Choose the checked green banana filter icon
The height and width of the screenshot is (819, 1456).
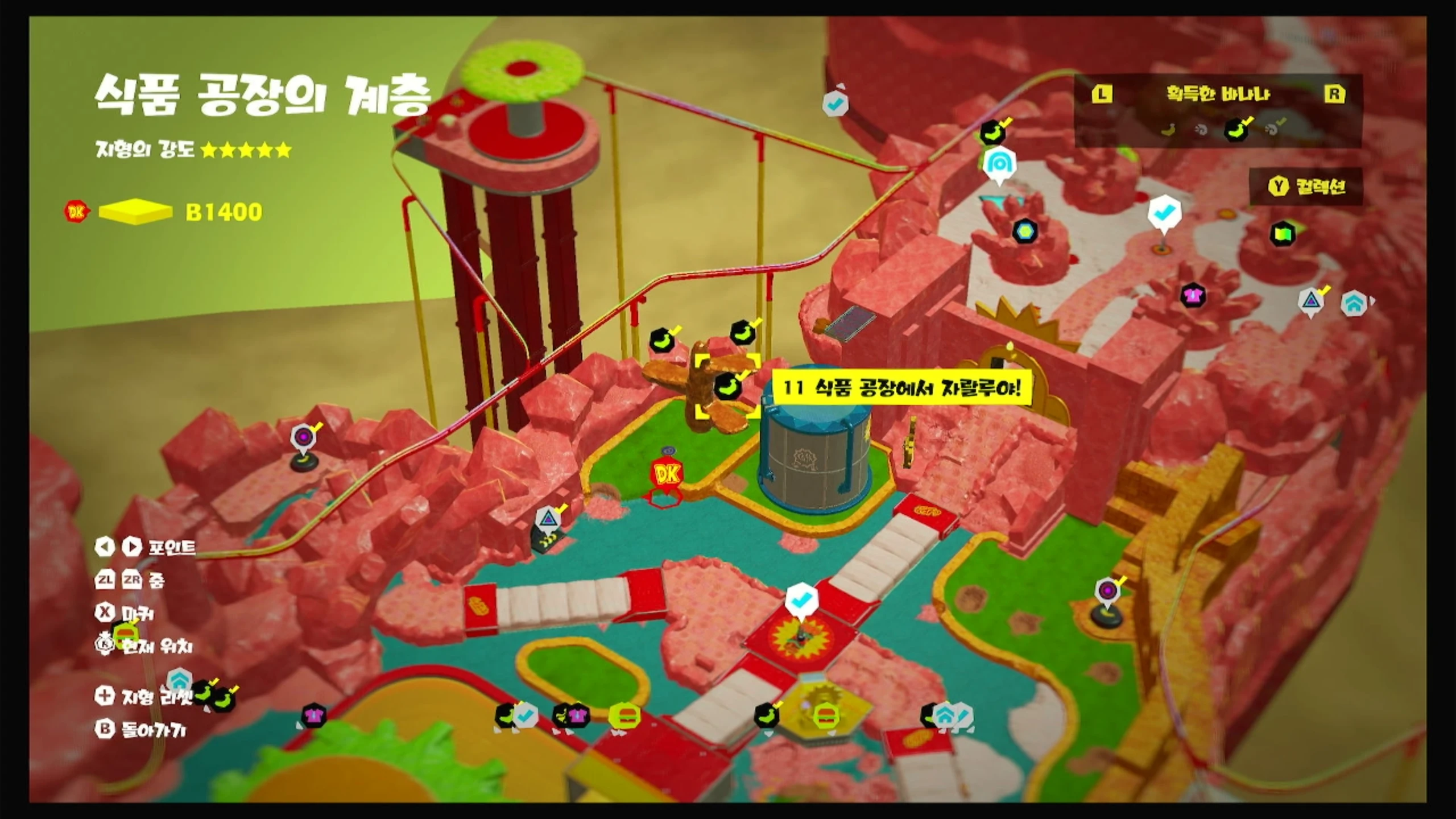(1238, 130)
